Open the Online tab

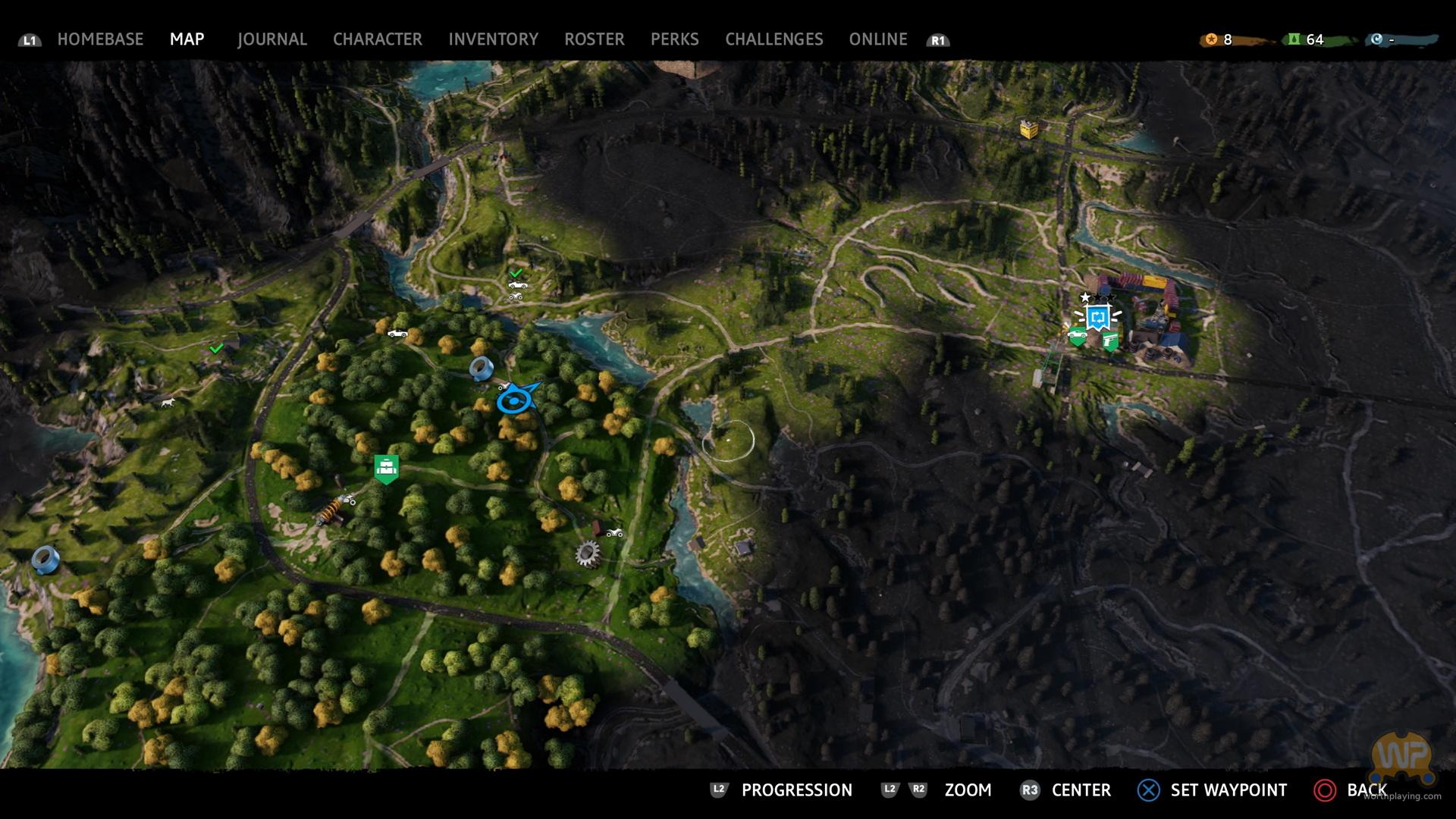point(877,39)
